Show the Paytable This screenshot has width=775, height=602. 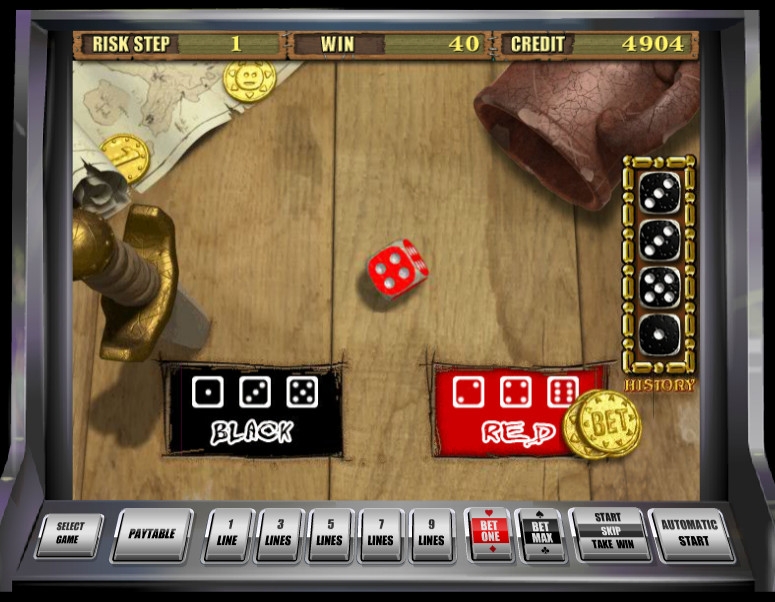click(x=151, y=533)
